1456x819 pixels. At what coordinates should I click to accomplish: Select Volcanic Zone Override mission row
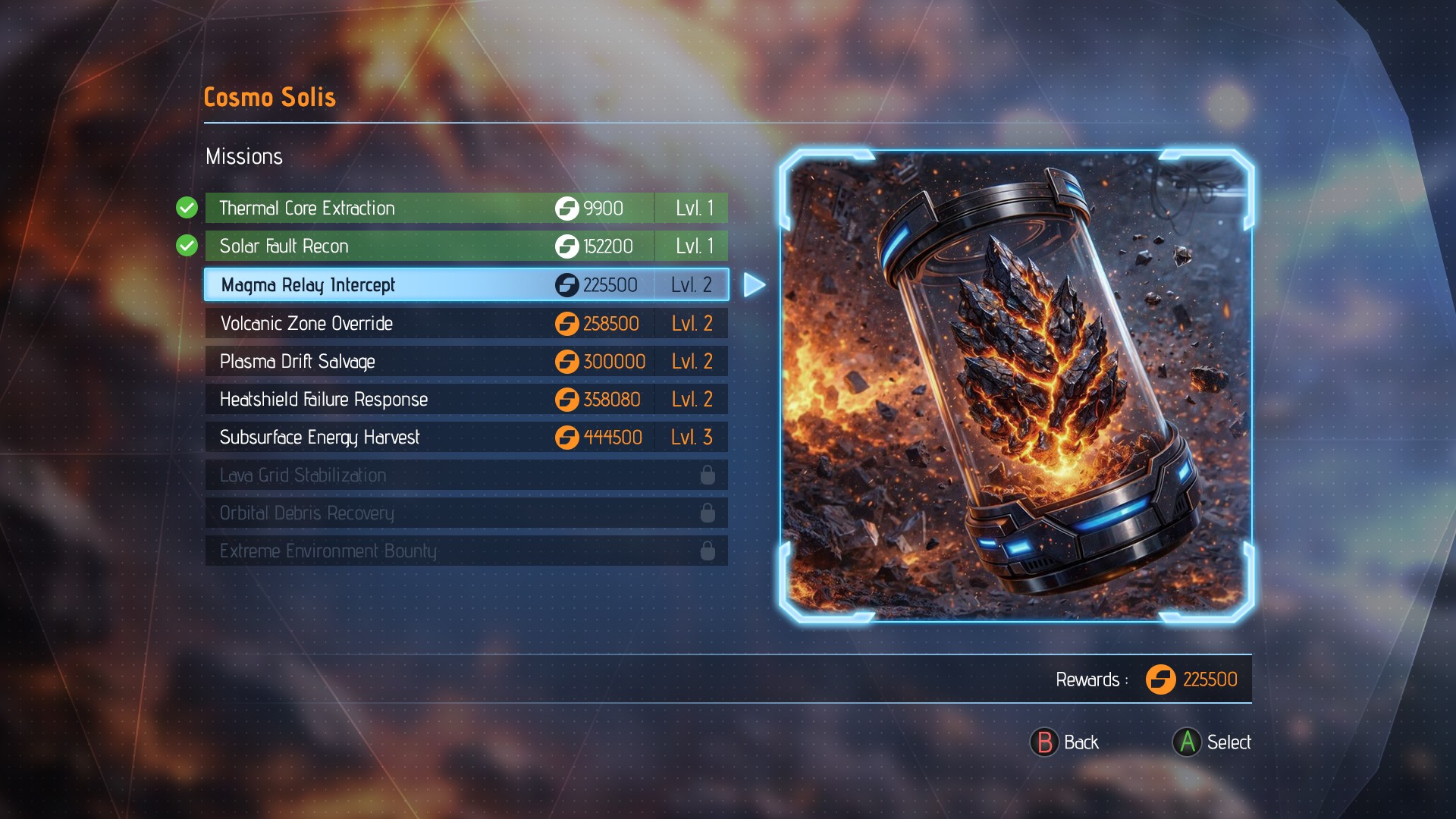466,323
